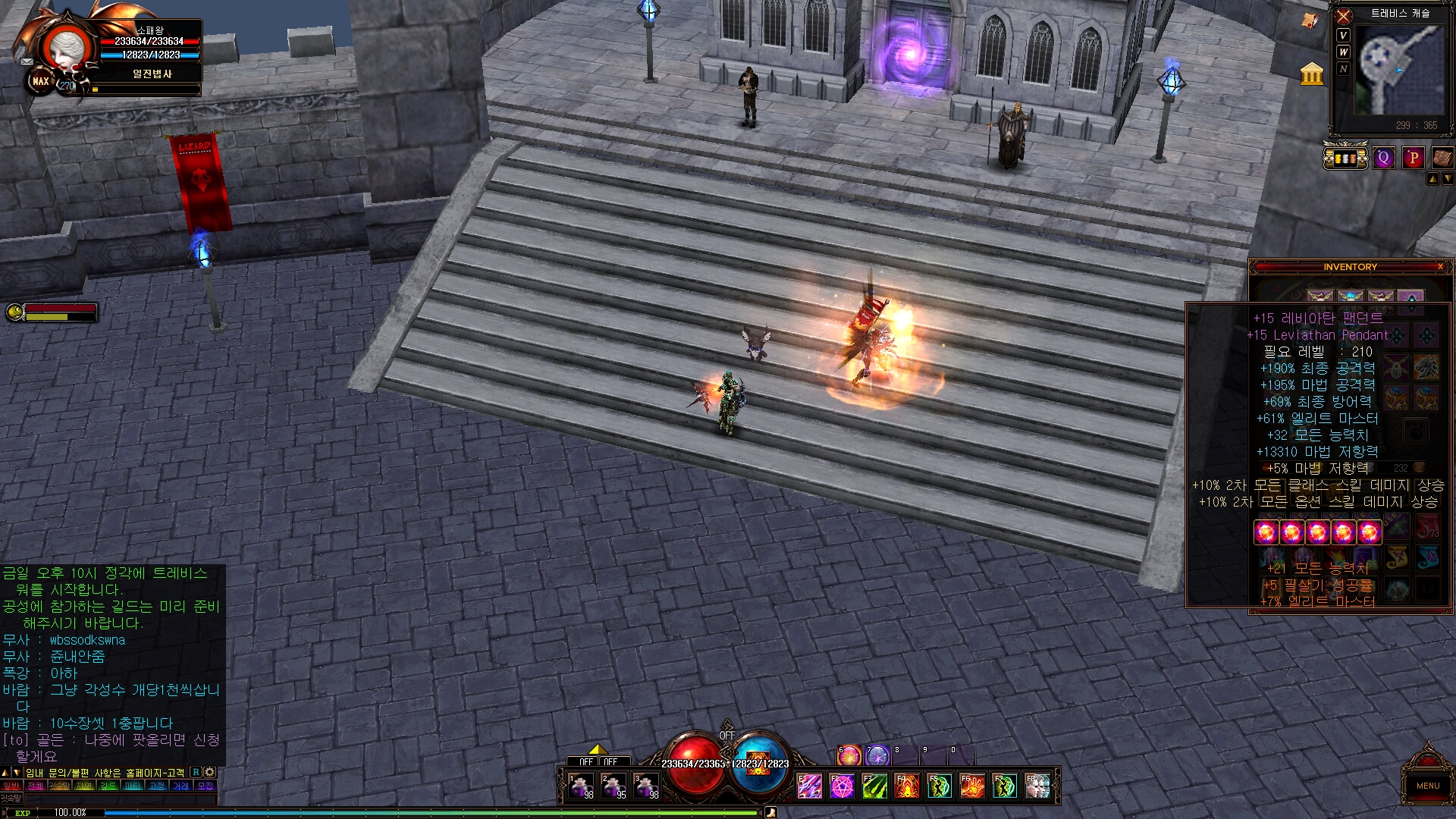Close the Inventory window

1440,267
